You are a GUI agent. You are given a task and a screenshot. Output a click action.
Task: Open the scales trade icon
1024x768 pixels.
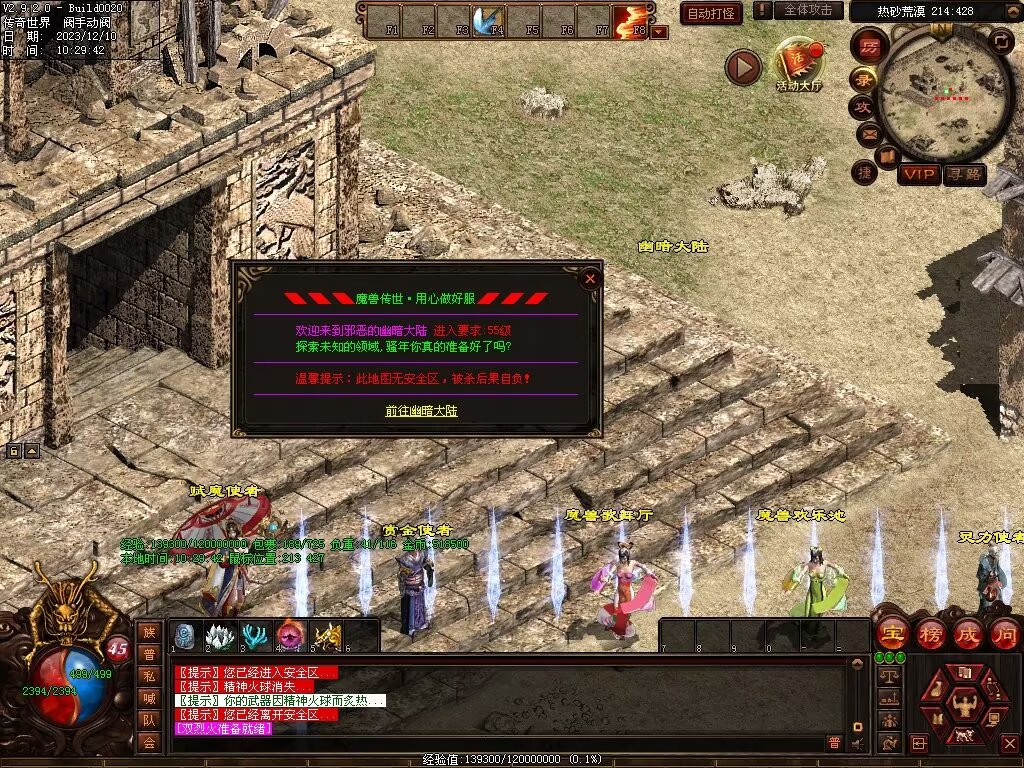(887, 677)
